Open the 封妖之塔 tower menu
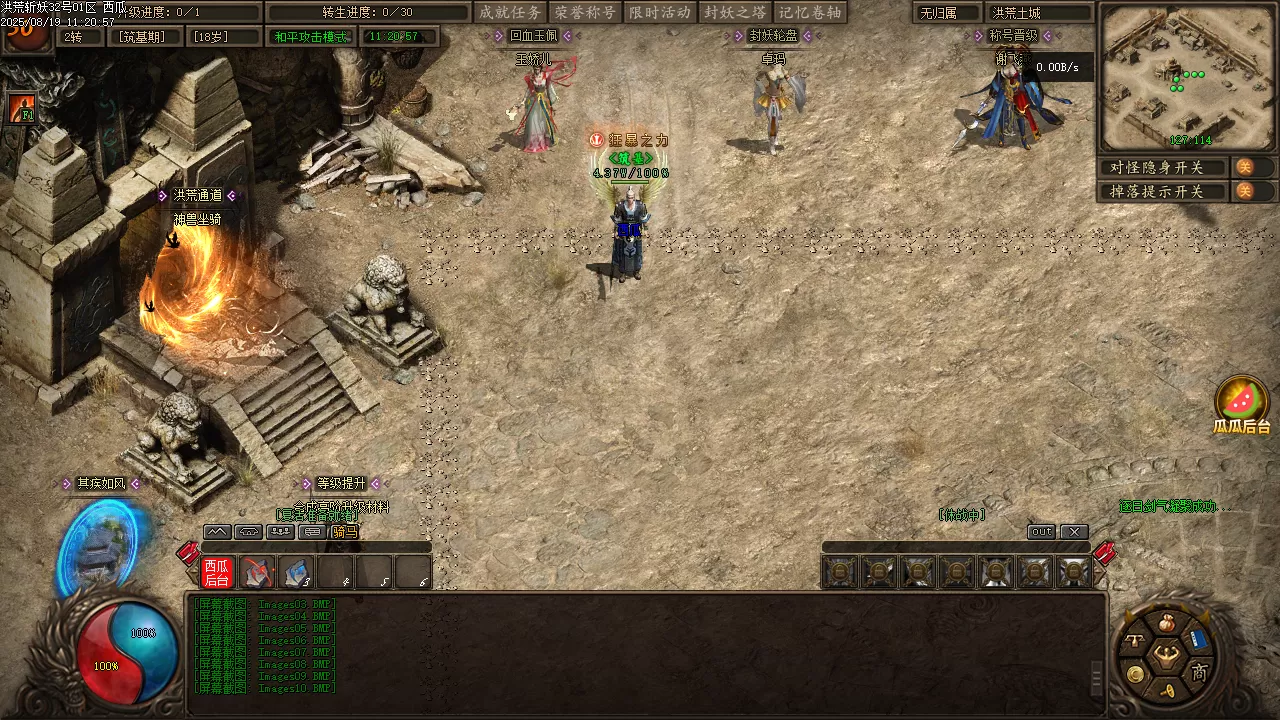This screenshot has width=1280, height=720. click(735, 12)
